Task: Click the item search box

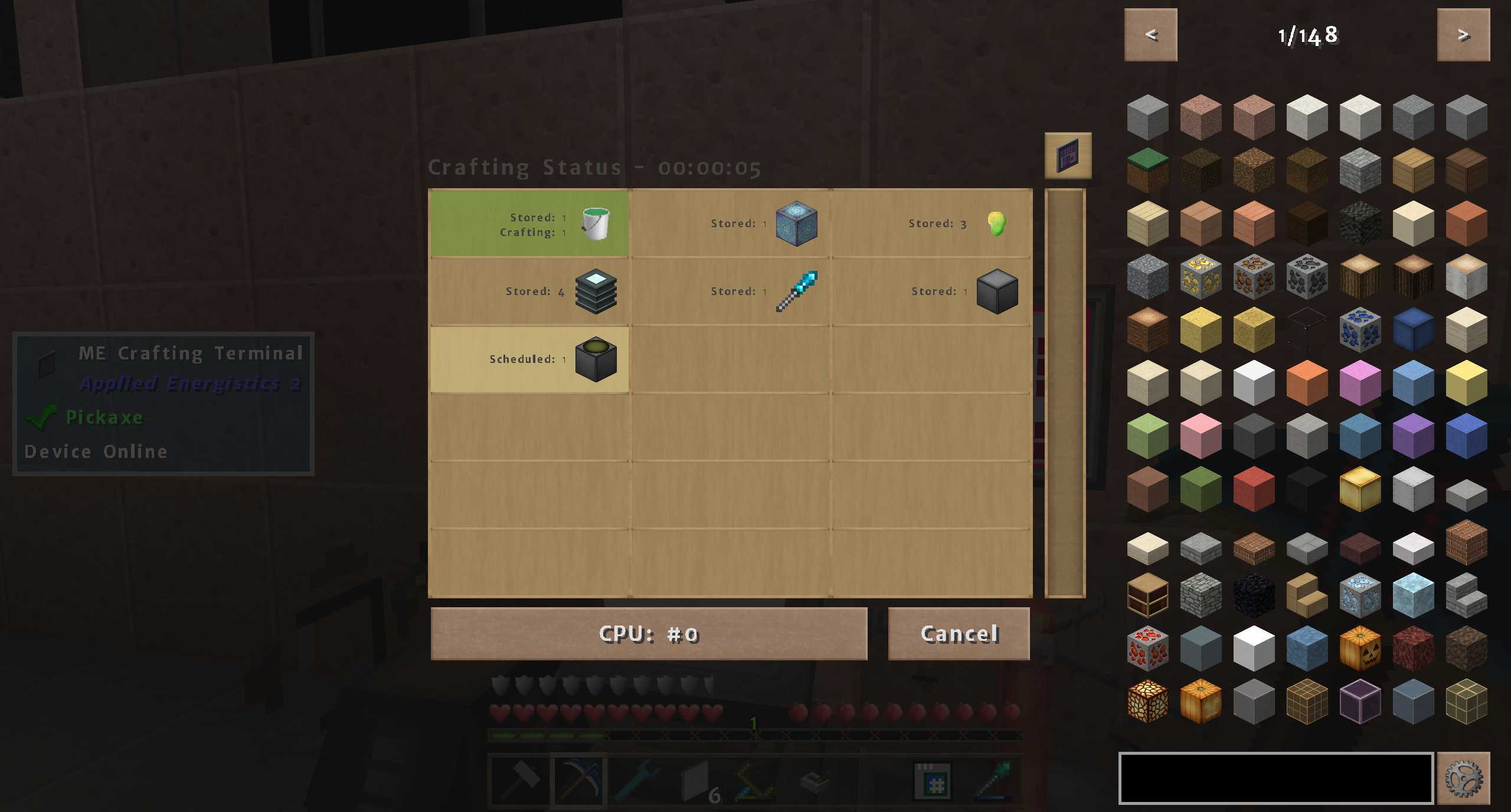Action: pyautogui.click(x=1275, y=778)
